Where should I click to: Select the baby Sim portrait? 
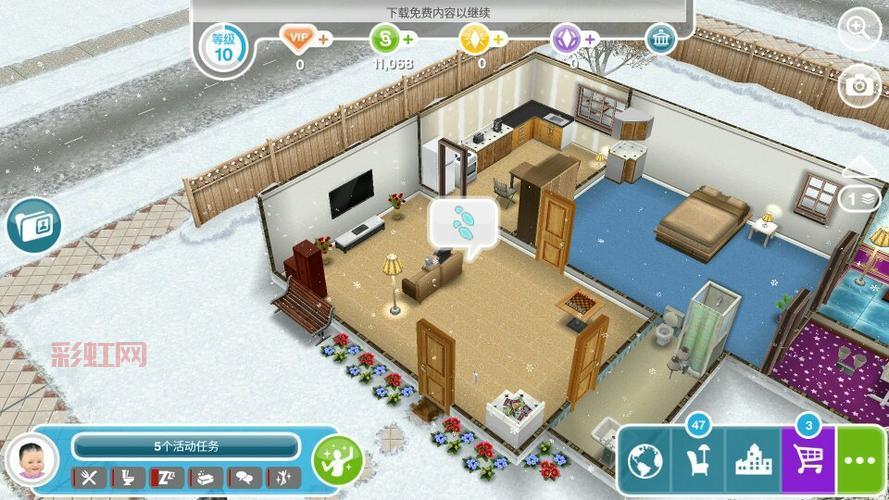click(x=32, y=462)
